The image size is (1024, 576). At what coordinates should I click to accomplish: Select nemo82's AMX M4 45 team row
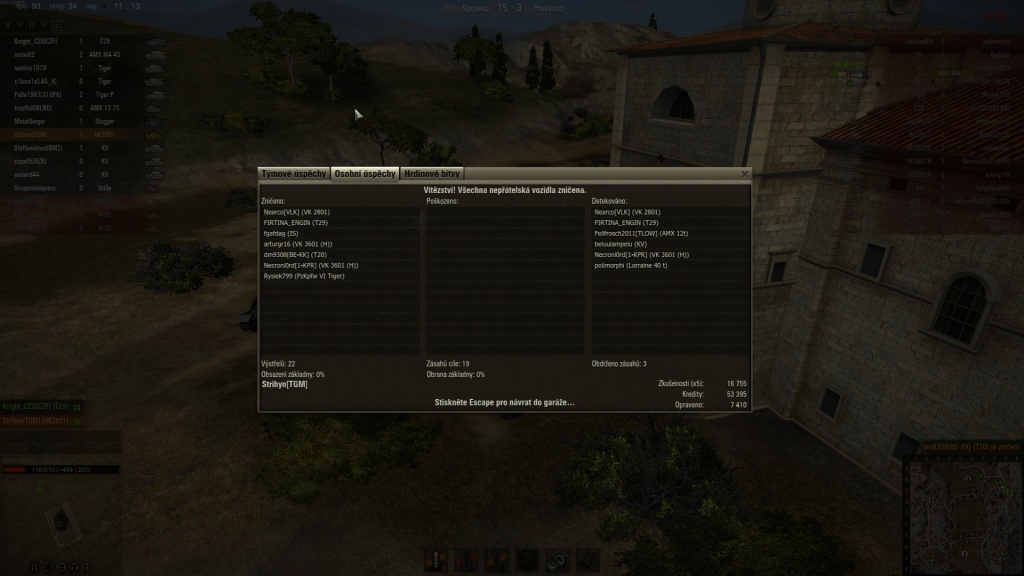(80, 53)
